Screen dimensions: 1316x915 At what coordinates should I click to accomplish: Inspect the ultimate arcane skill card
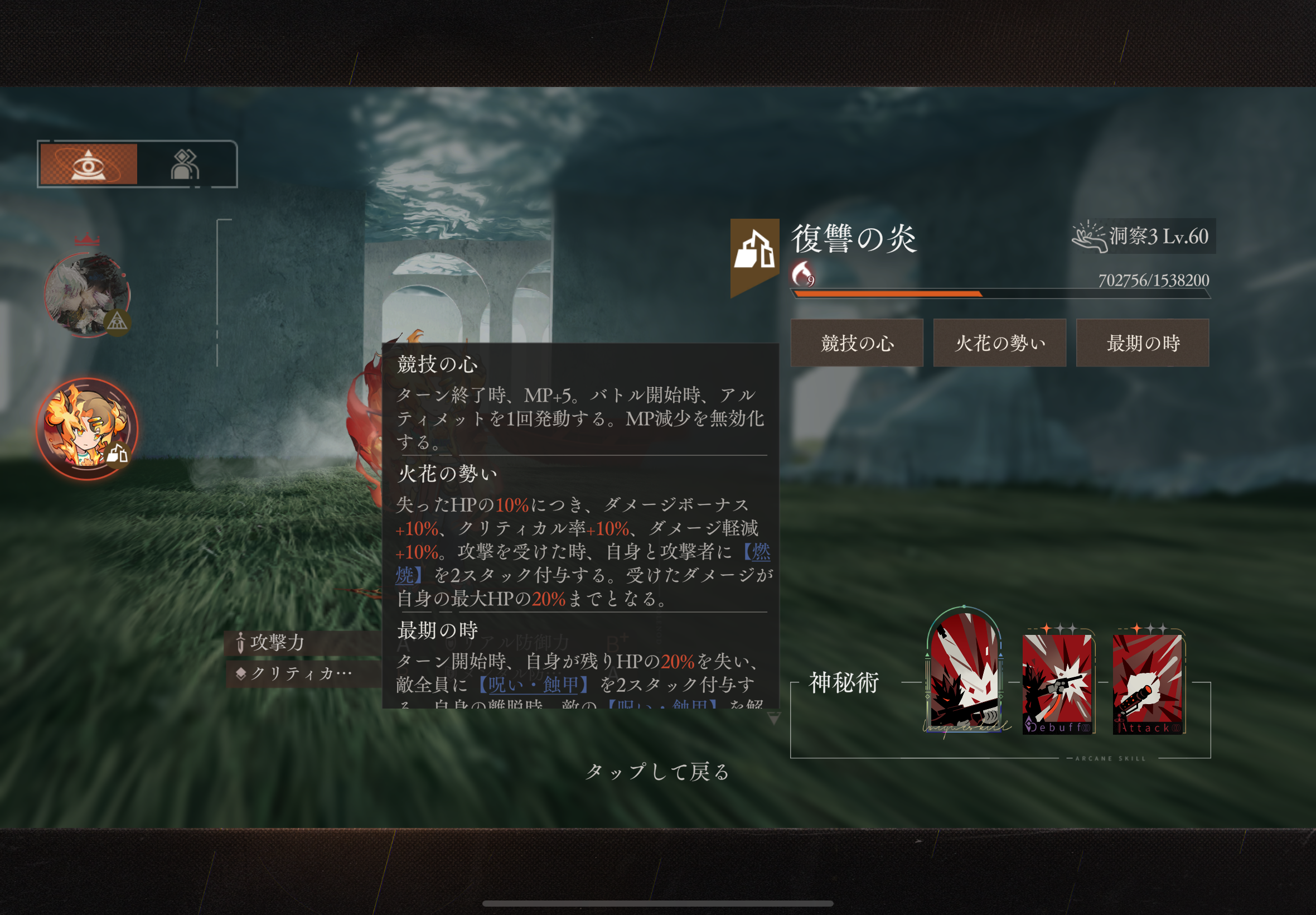coord(964,671)
